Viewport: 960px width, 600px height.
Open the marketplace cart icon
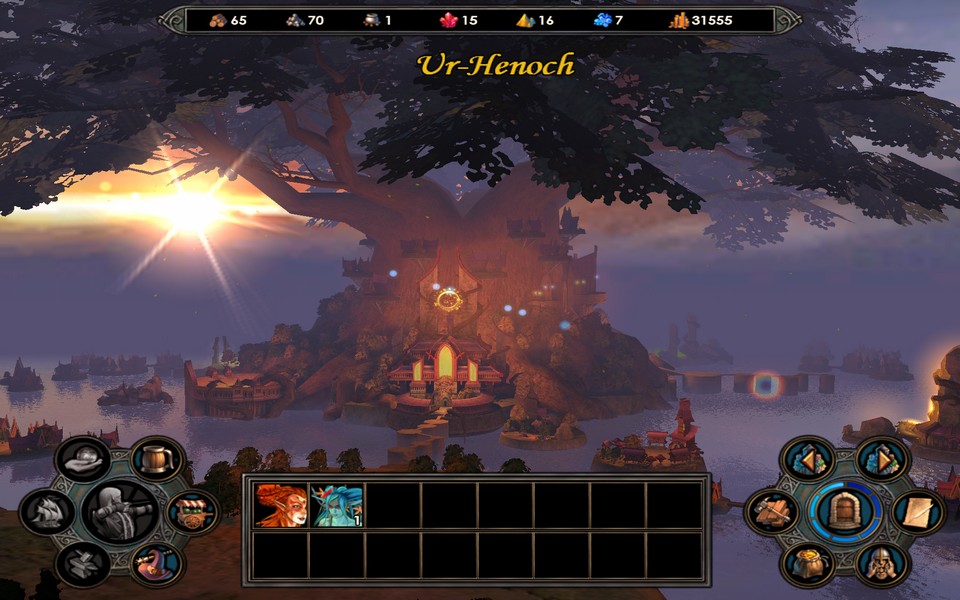tap(186, 511)
